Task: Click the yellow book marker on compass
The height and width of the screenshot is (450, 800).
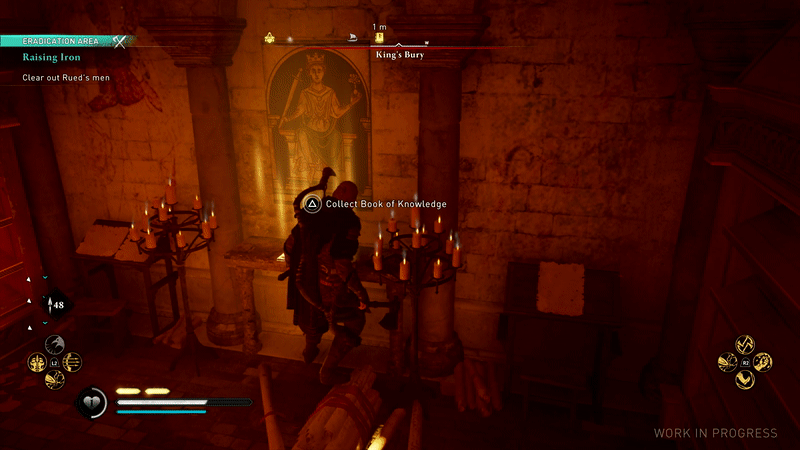Action: click(x=380, y=37)
